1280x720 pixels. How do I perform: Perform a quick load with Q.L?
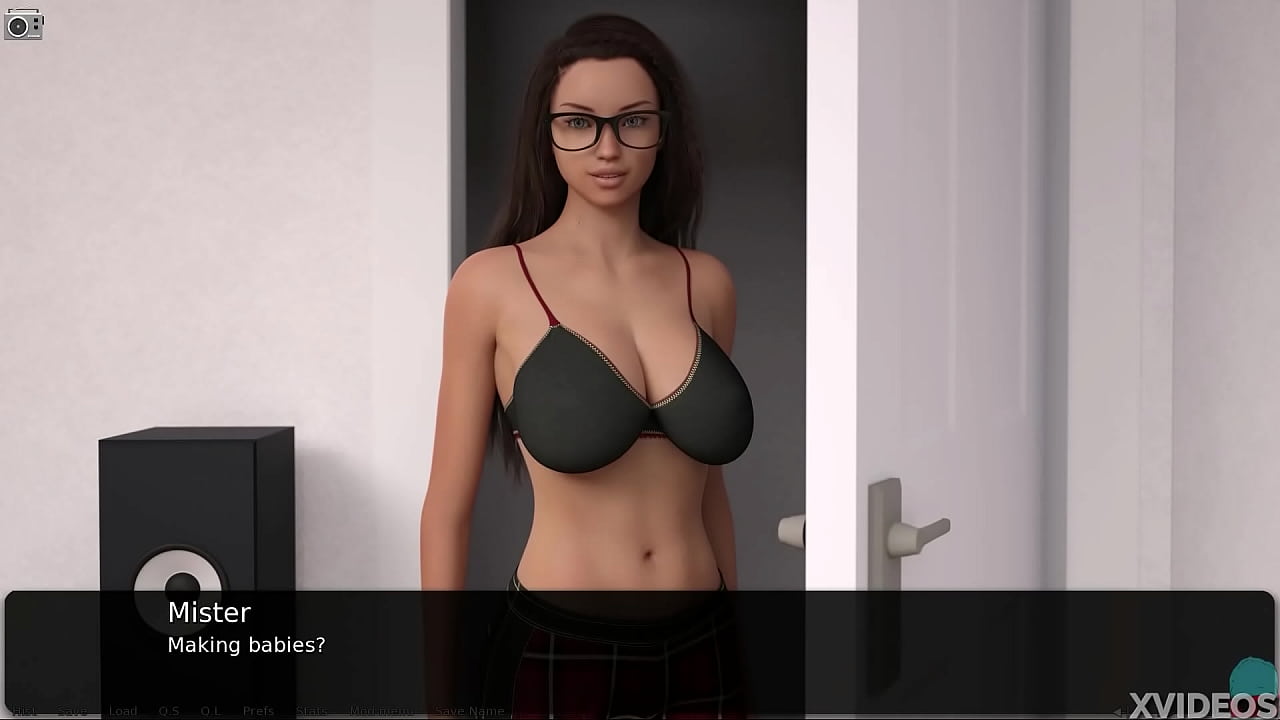click(x=210, y=710)
